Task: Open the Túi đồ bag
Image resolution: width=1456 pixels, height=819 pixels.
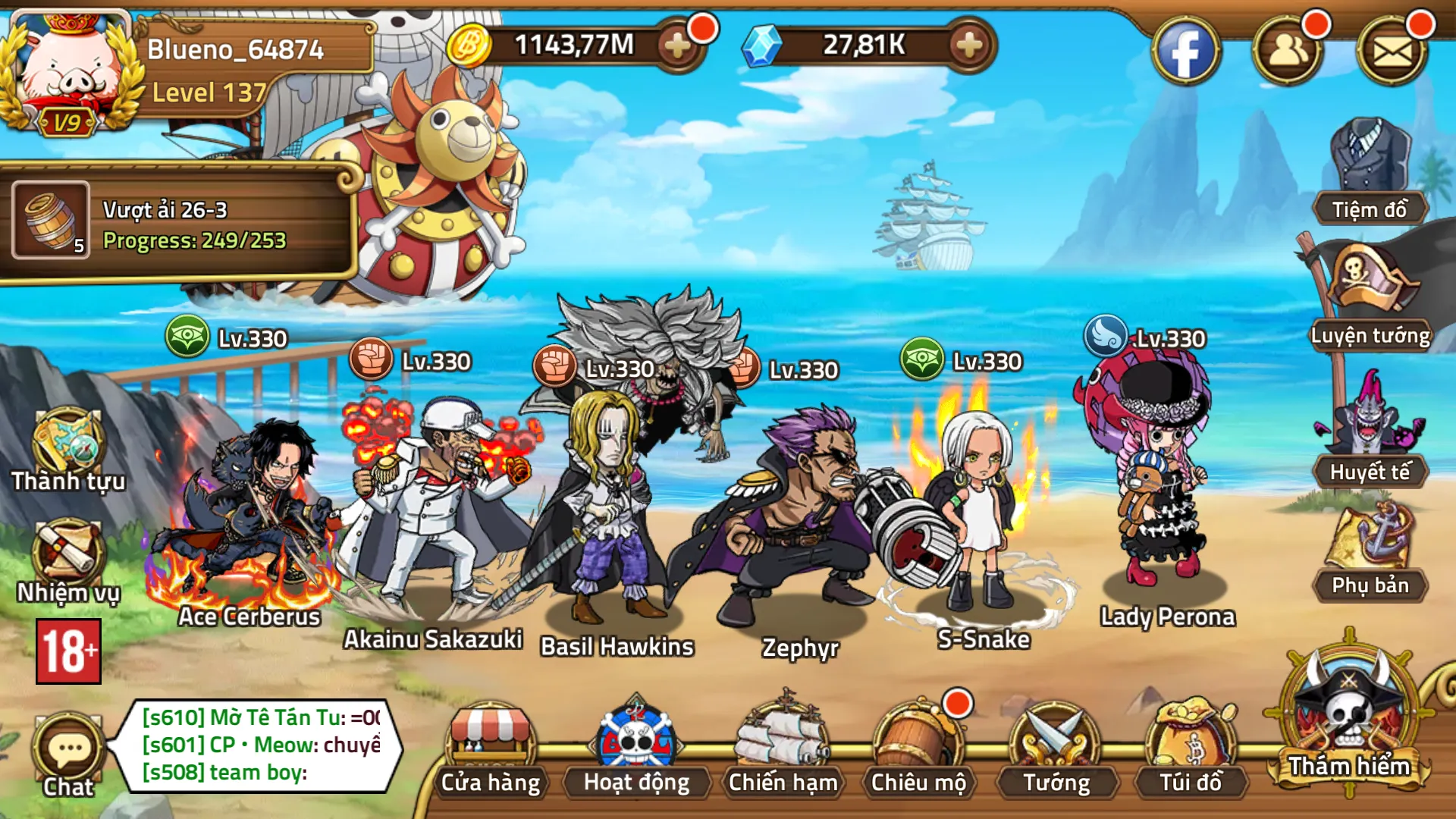Action: point(1191,747)
